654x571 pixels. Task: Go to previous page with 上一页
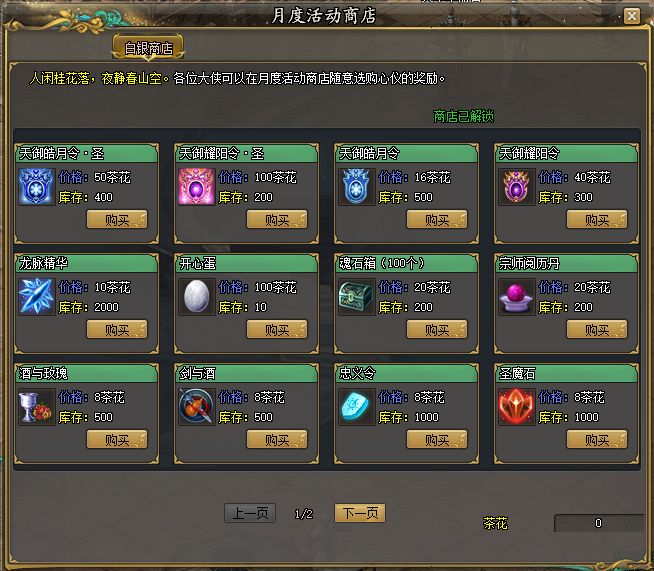(248, 513)
